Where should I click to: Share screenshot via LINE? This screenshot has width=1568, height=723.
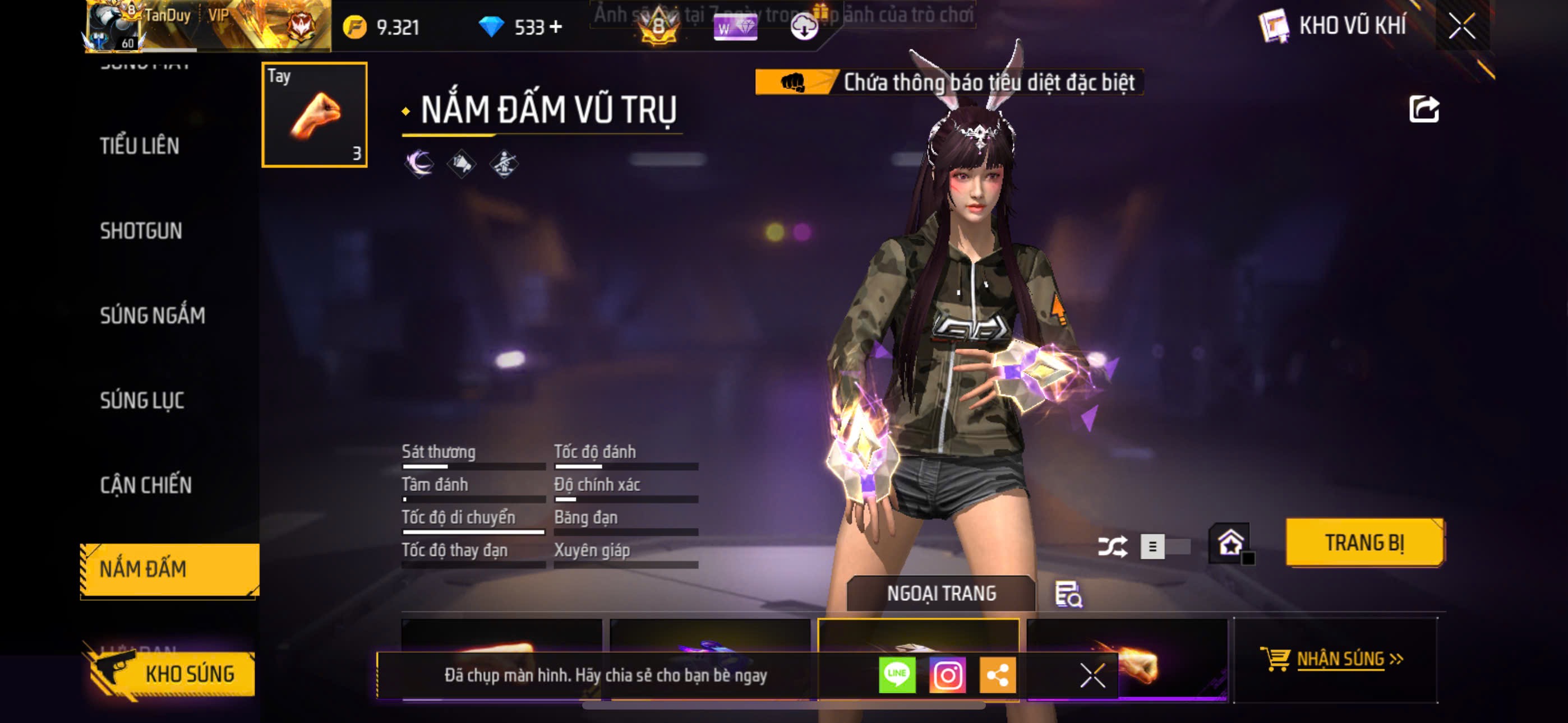897,675
